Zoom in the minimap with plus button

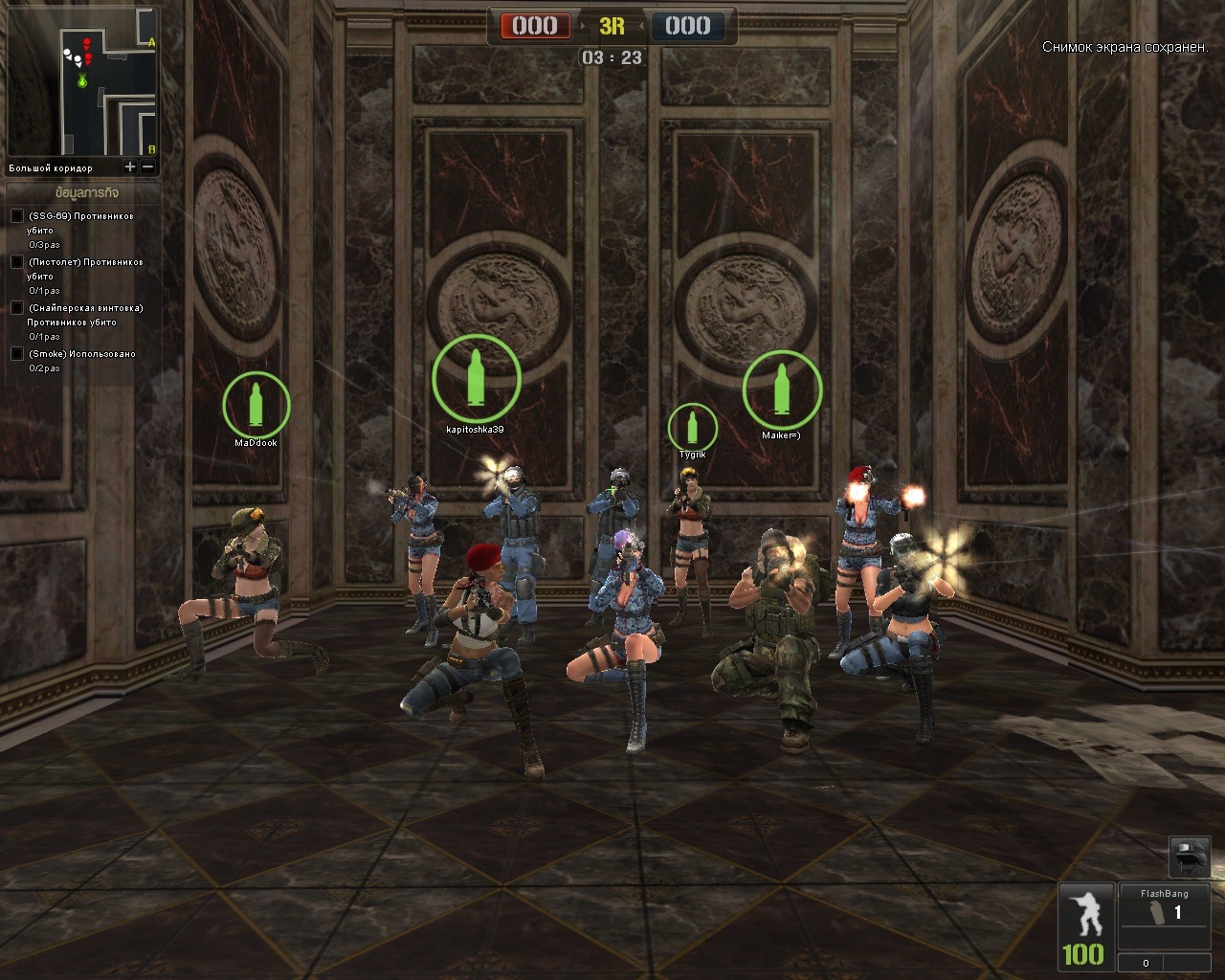tap(130, 167)
